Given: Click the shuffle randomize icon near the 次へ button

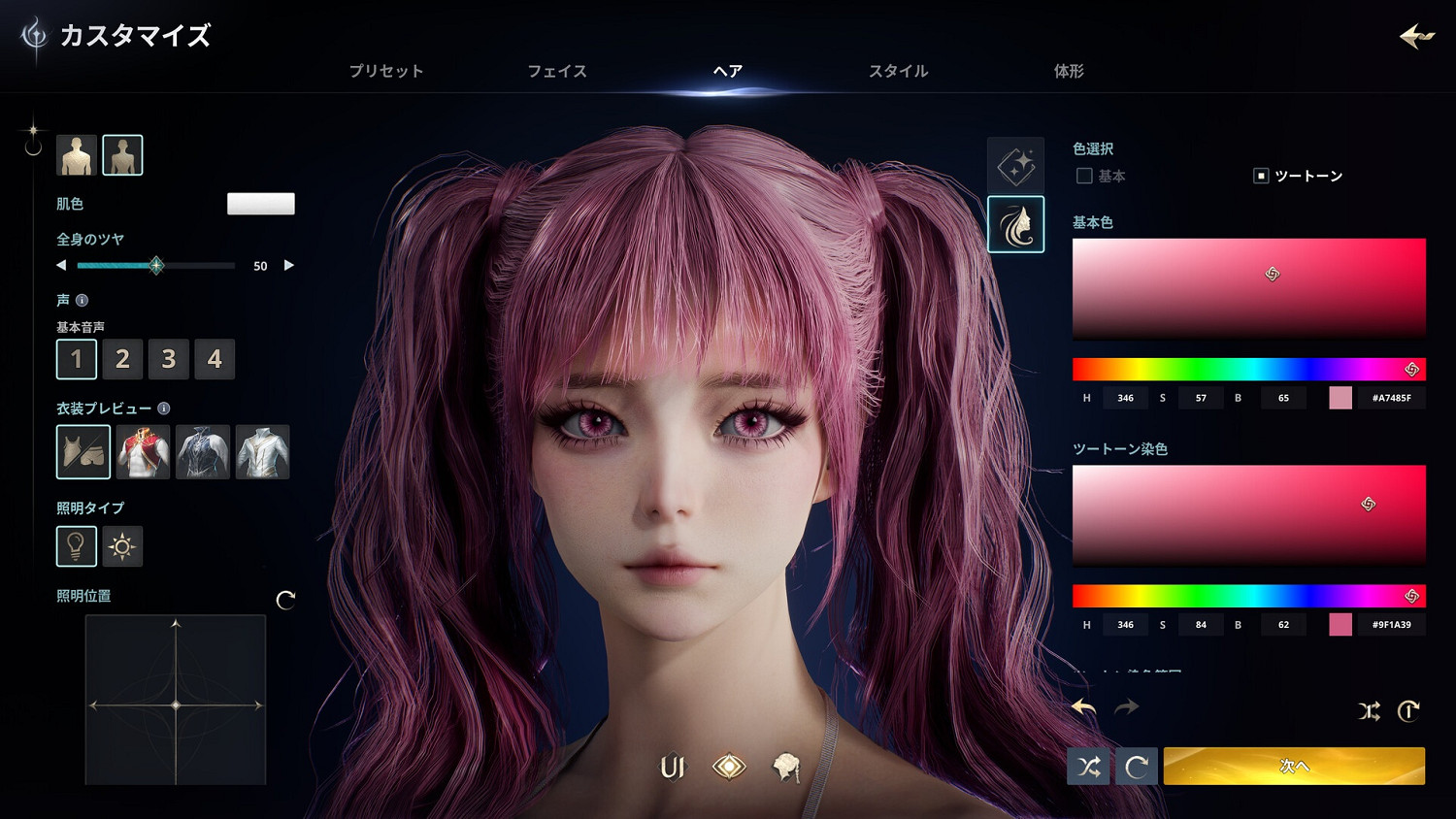Looking at the screenshot, I should pyautogui.click(x=1088, y=766).
